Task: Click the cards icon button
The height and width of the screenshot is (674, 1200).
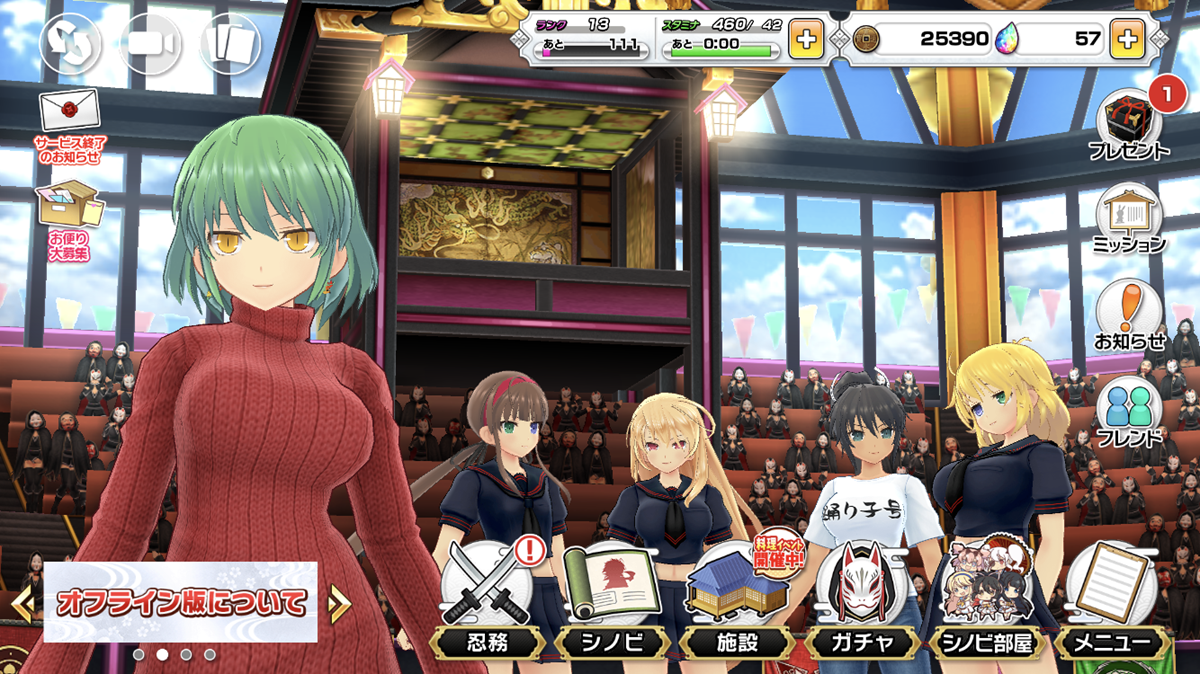Action: 230,44
